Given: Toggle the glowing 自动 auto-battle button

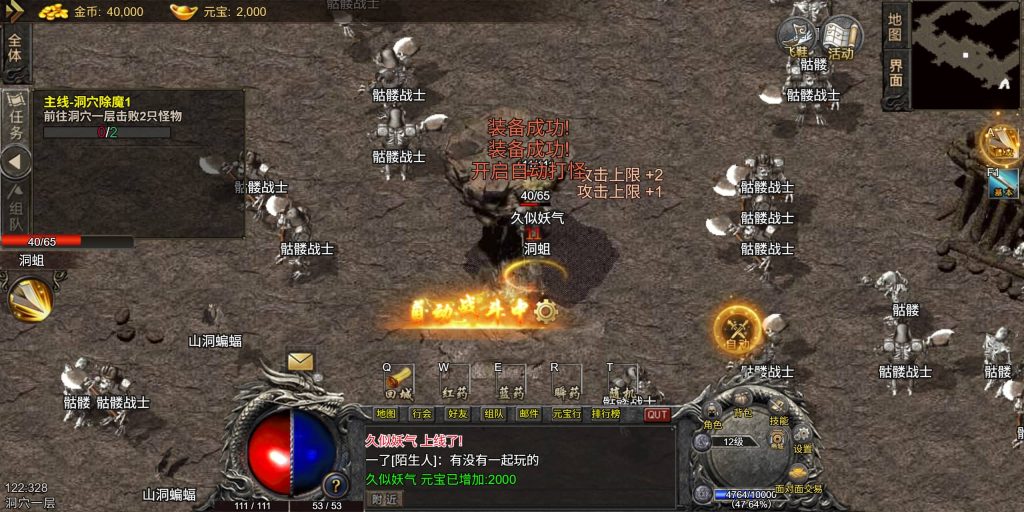Looking at the screenshot, I should point(737,330).
